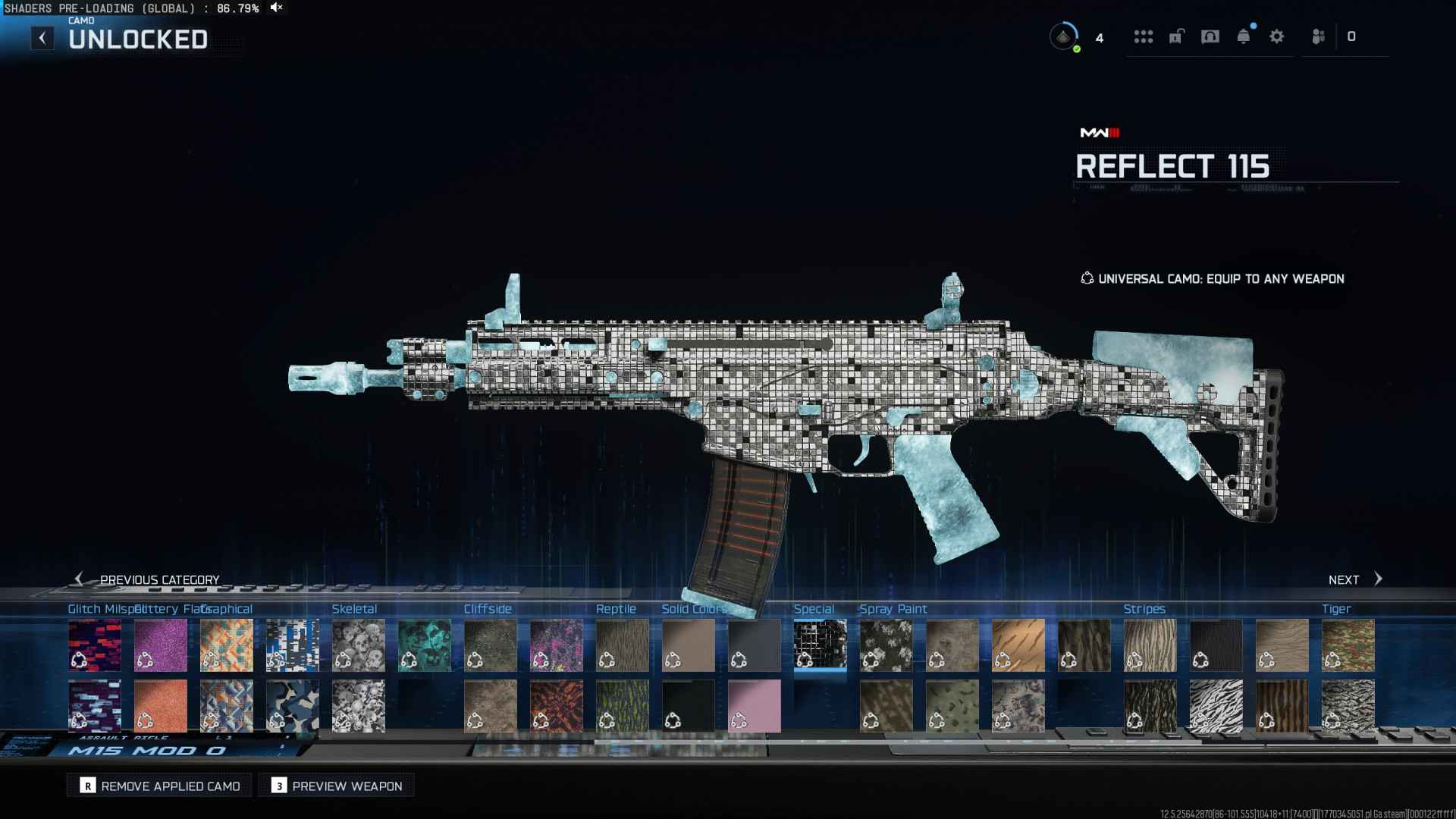The image size is (1456, 819).
Task: Go back using the arrow beside Unlocked
Action: click(x=42, y=38)
